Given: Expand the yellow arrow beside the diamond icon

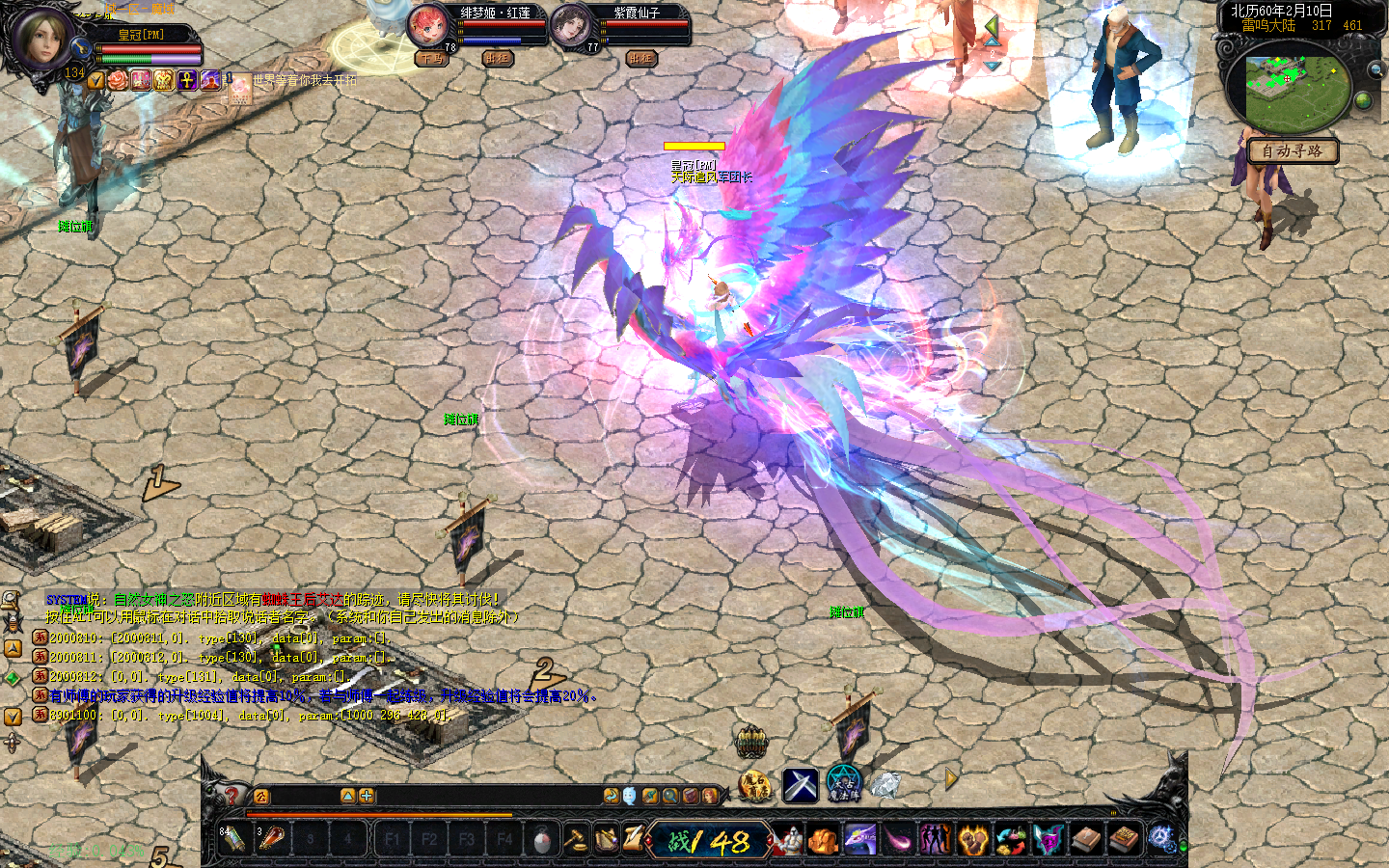Looking at the screenshot, I should (951, 779).
